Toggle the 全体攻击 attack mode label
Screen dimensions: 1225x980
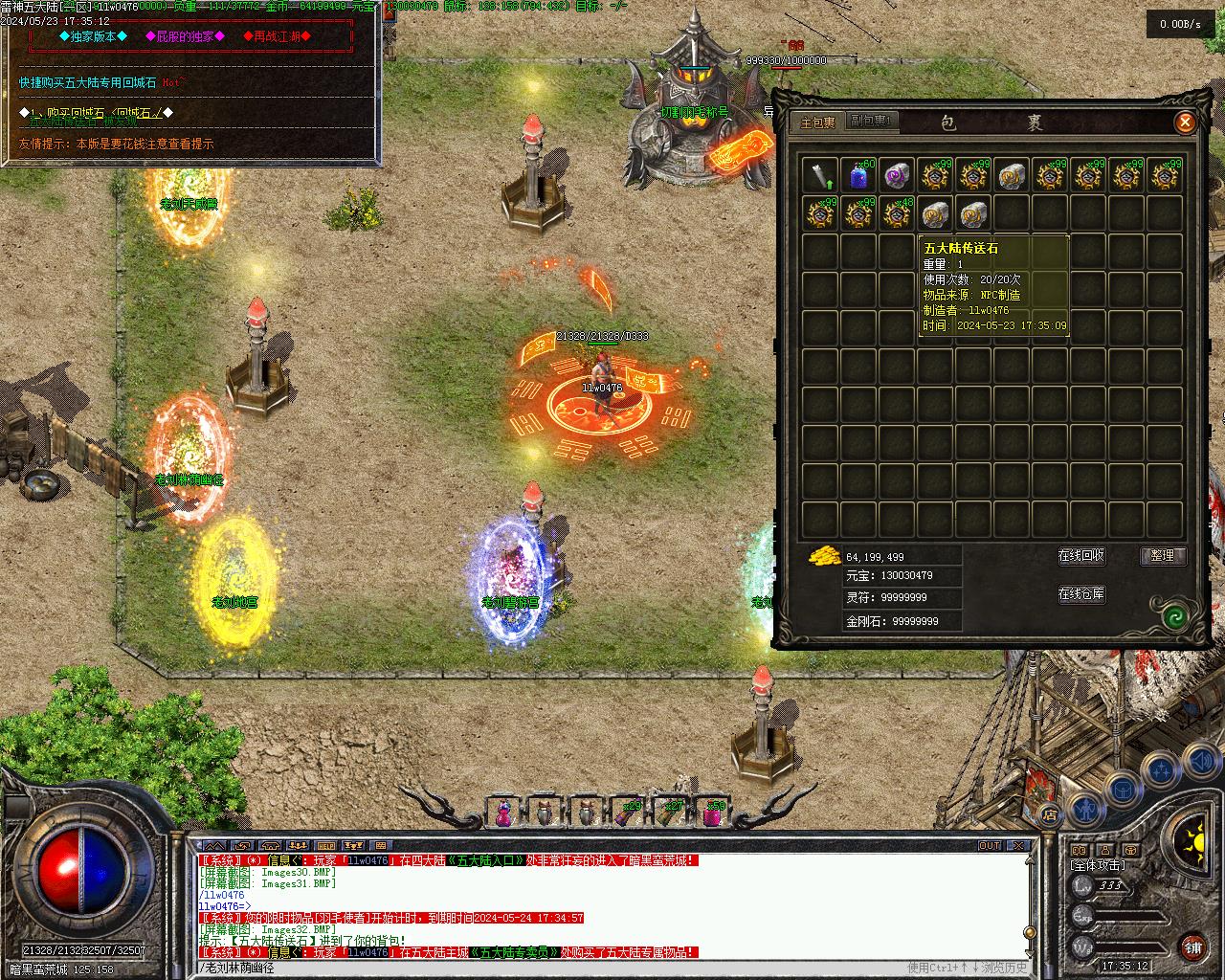tap(1098, 865)
